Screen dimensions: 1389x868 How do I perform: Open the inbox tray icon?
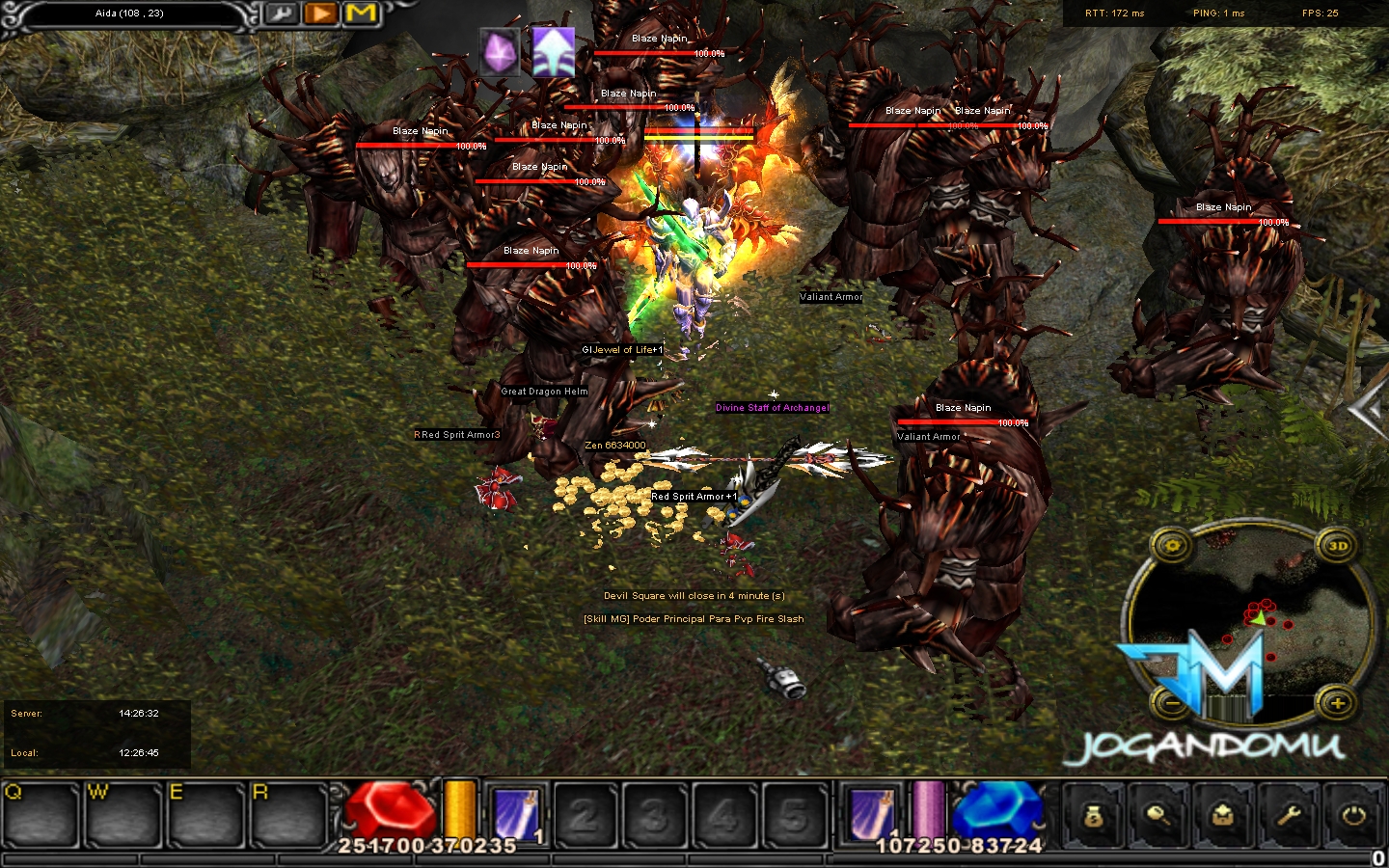[x=1224, y=816]
